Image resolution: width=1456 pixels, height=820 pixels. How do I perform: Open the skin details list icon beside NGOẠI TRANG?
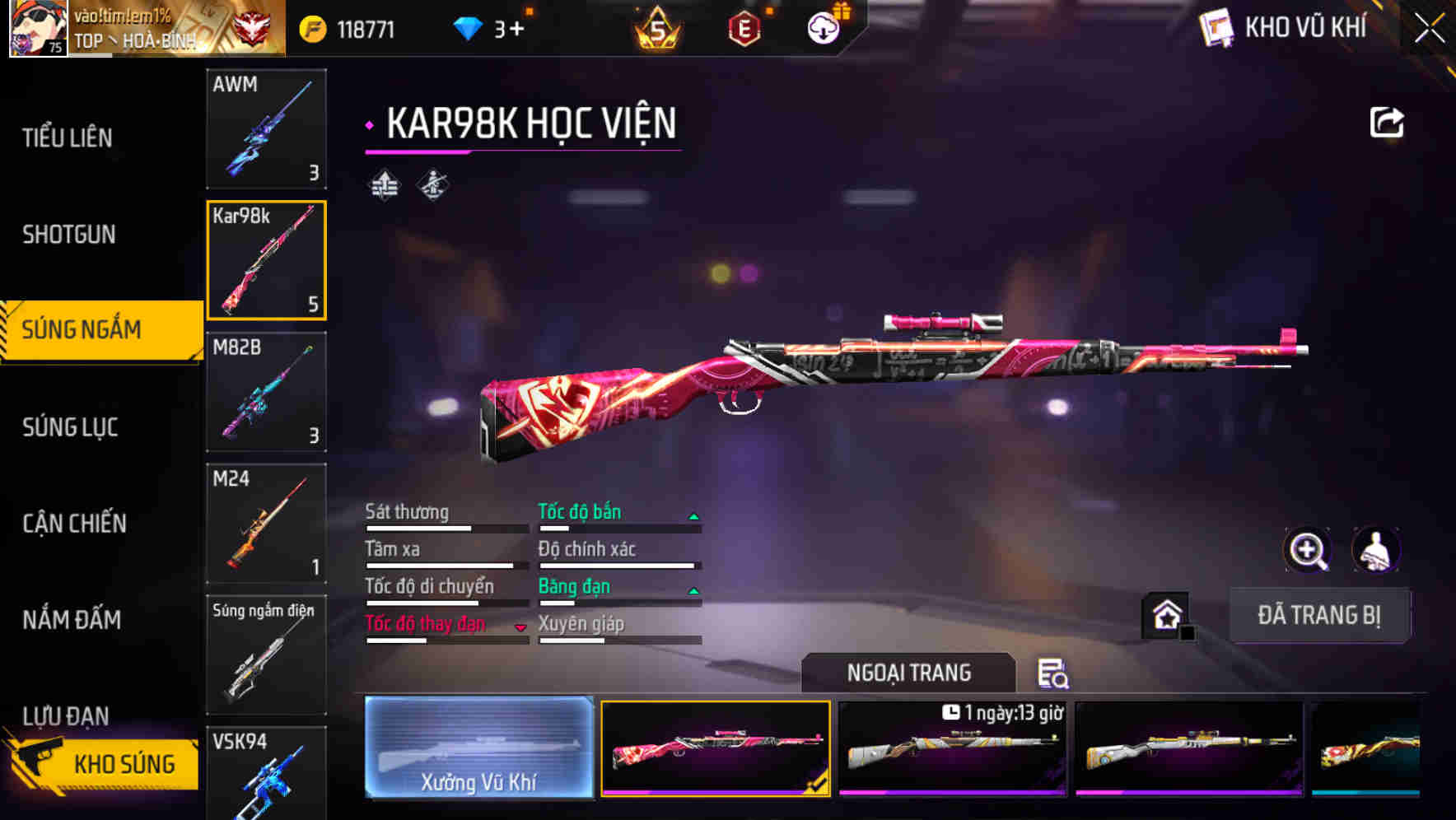1055,675
